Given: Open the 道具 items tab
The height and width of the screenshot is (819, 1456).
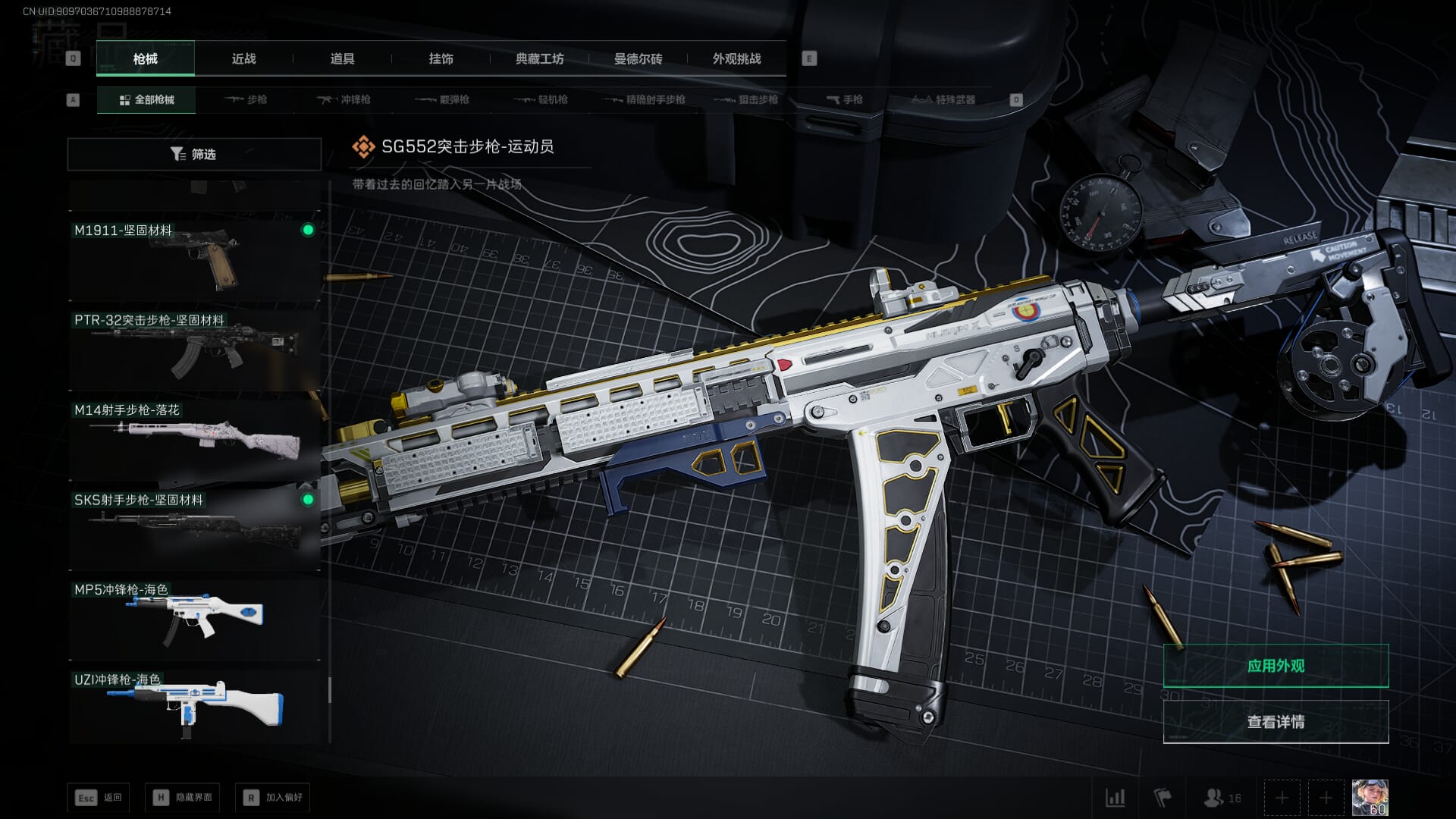Looking at the screenshot, I should click(342, 58).
